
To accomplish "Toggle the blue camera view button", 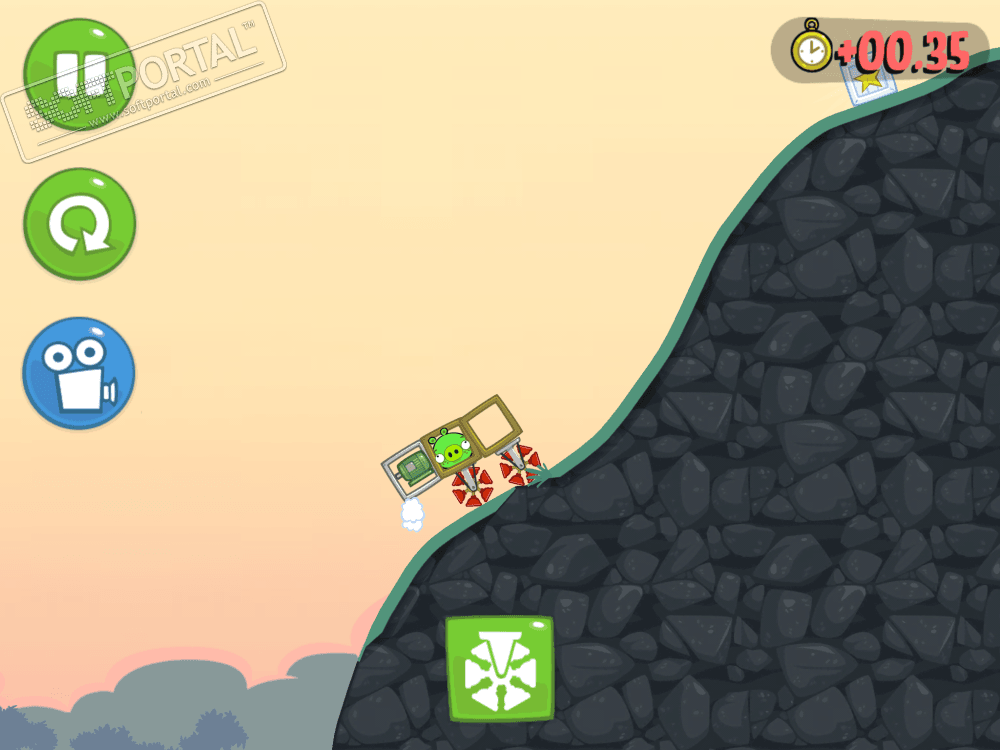I will pos(79,372).
